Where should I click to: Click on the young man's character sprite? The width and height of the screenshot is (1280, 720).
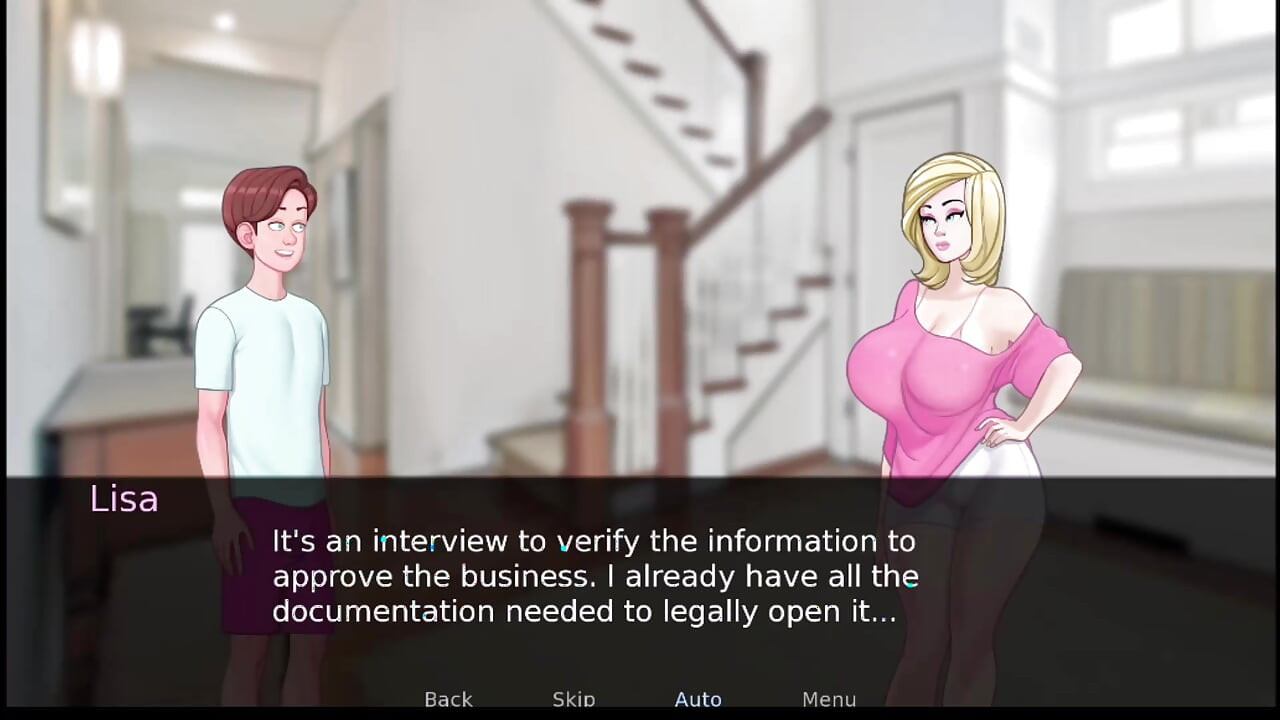[x=265, y=320]
